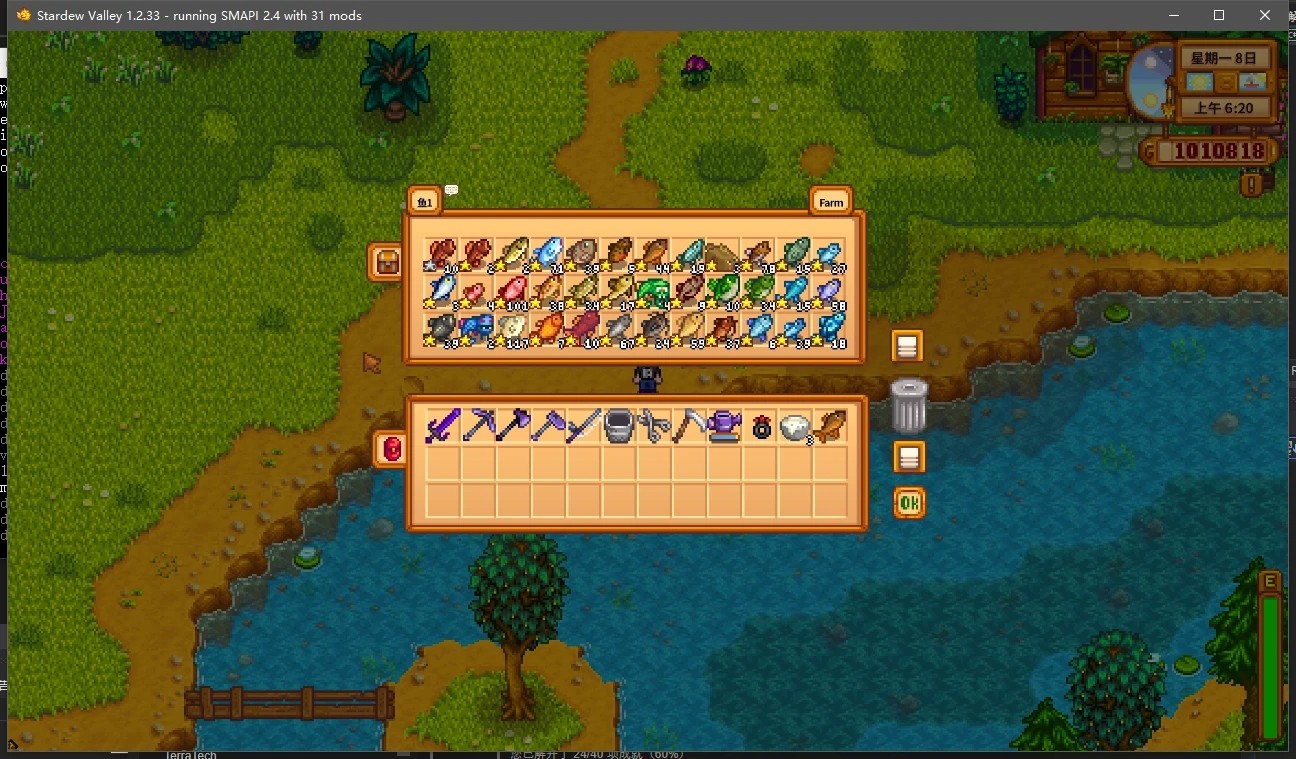
Task: Click the organize button beside the chest grid
Action: [907, 346]
